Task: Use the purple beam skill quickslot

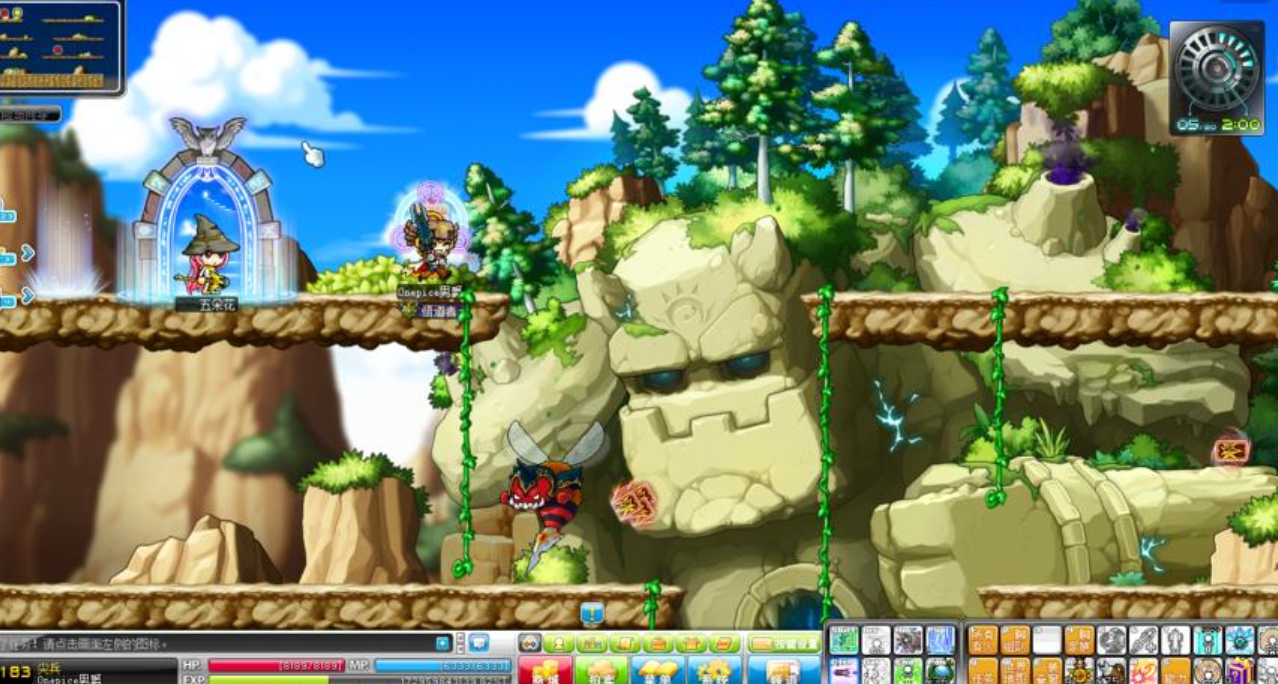Action: [x=844, y=670]
